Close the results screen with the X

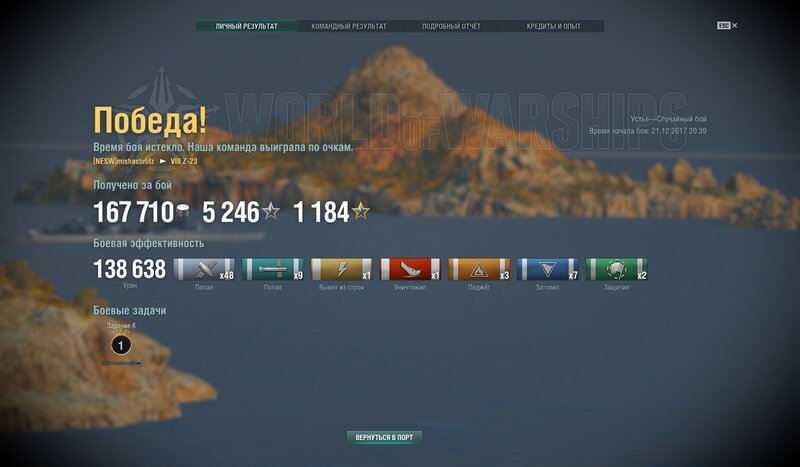tap(735, 26)
